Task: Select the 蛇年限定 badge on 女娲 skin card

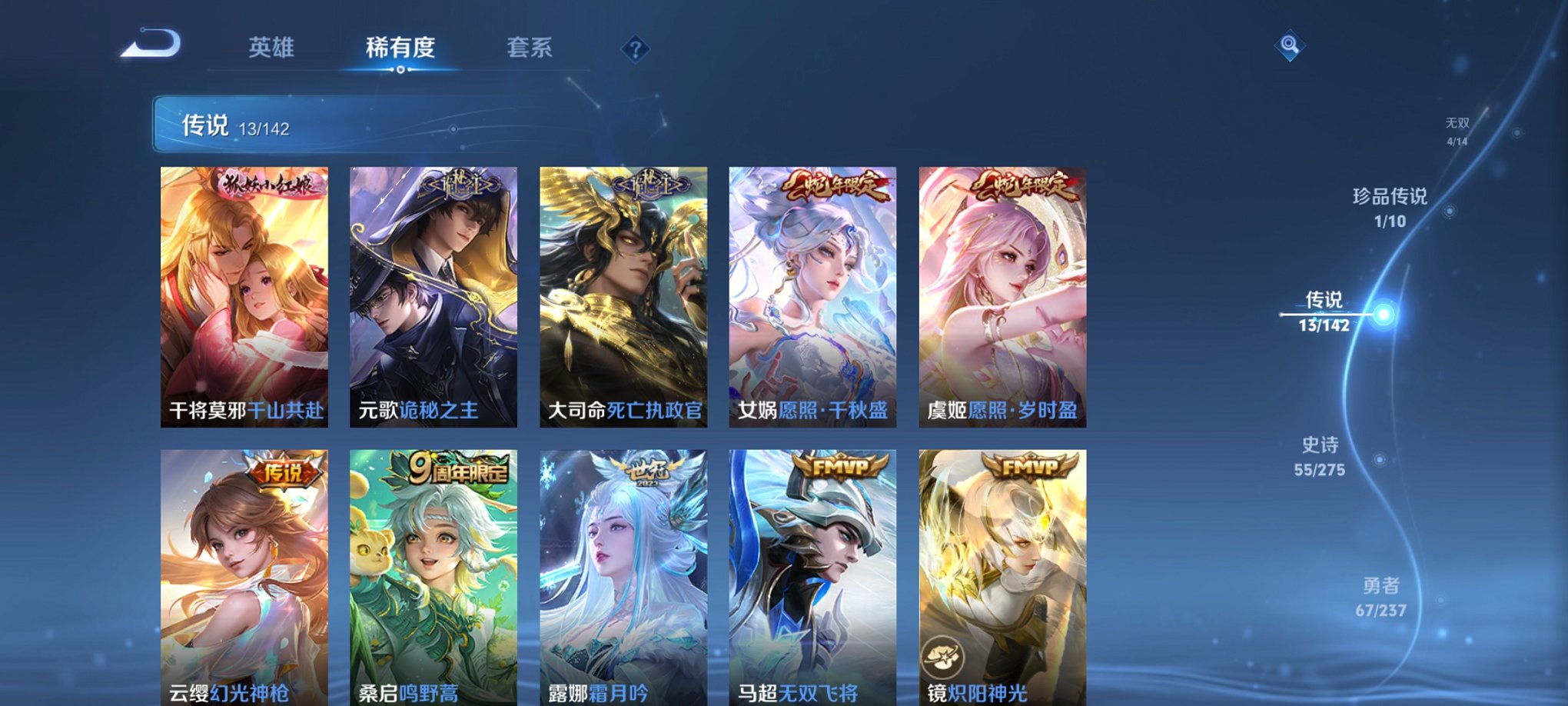Action: tap(832, 184)
